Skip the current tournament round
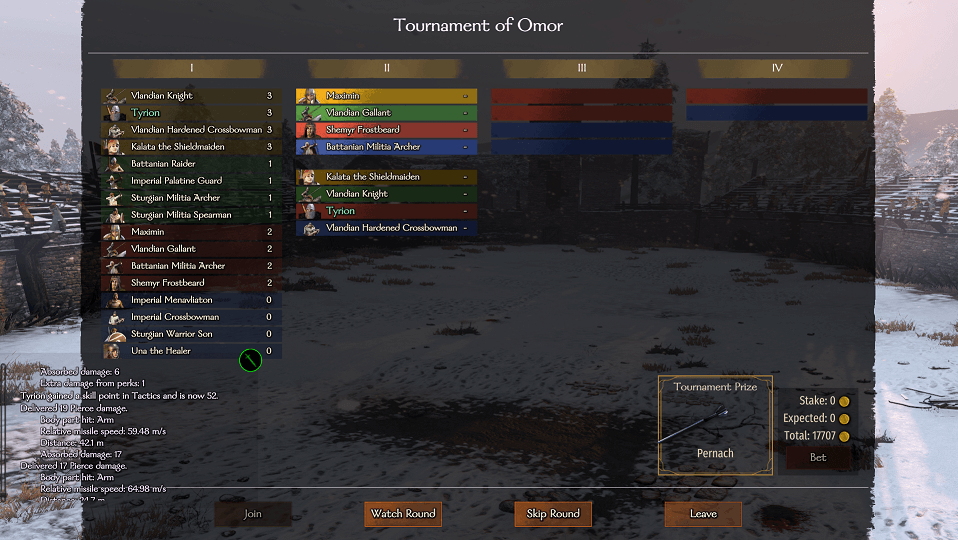This screenshot has height=540, width=958. 553,514
